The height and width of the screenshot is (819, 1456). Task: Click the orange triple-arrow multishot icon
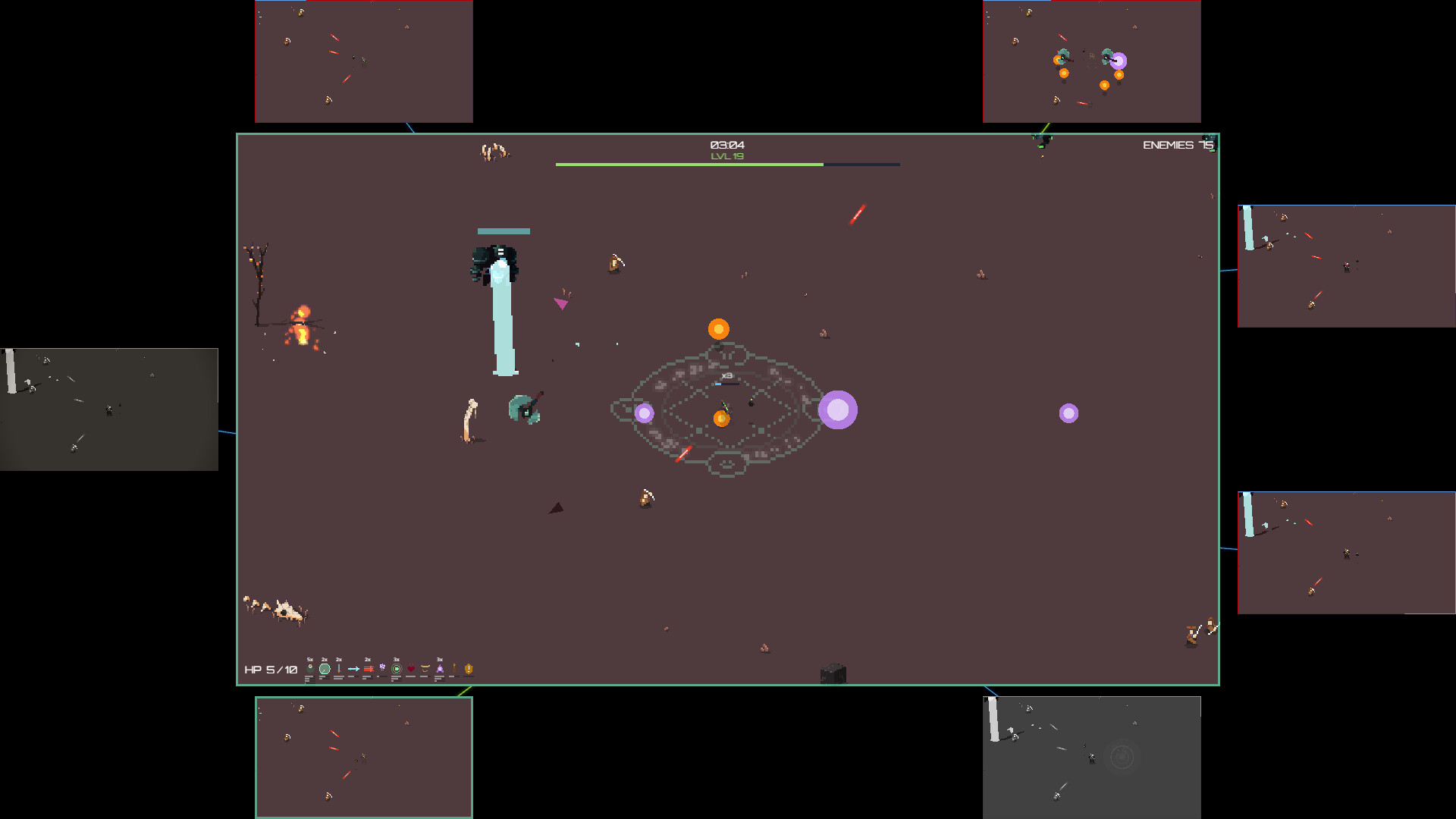368,669
